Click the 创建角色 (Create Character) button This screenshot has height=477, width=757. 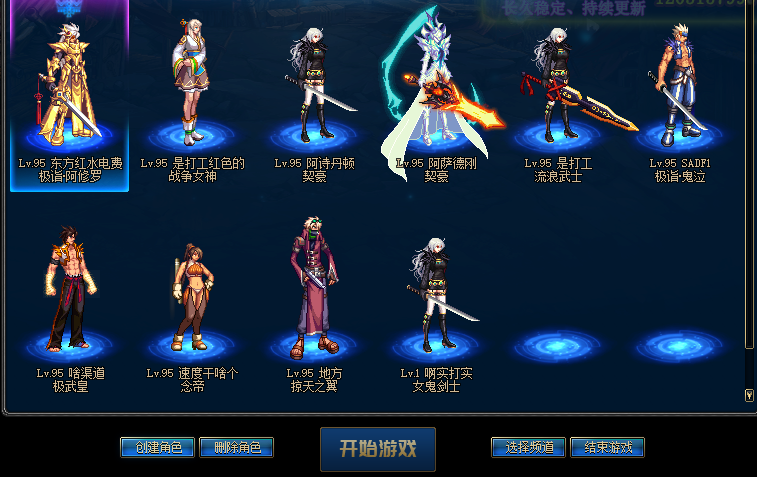pos(157,447)
